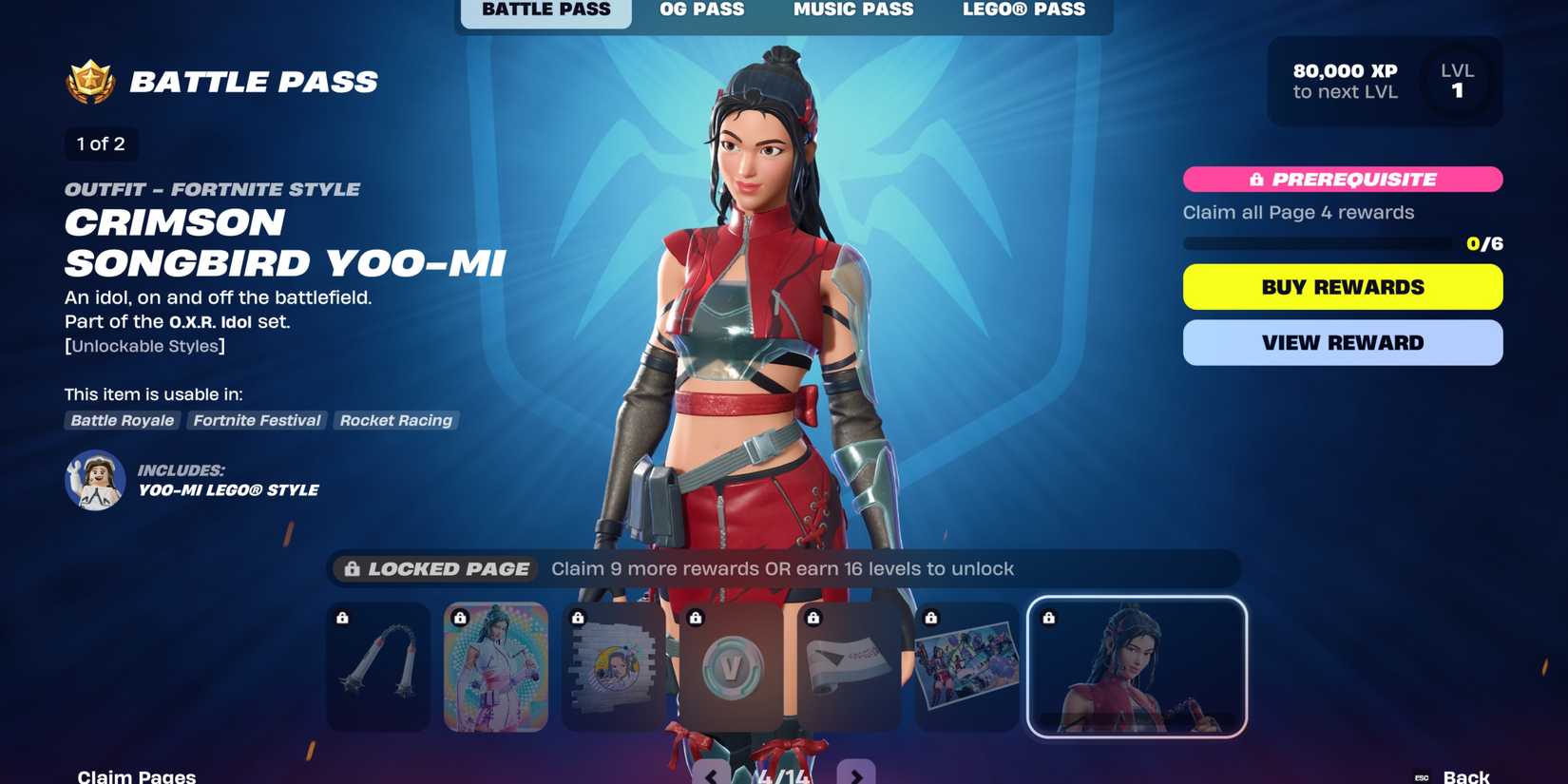Toggle the Battle Royale usability tag

click(x=122, y=420)
